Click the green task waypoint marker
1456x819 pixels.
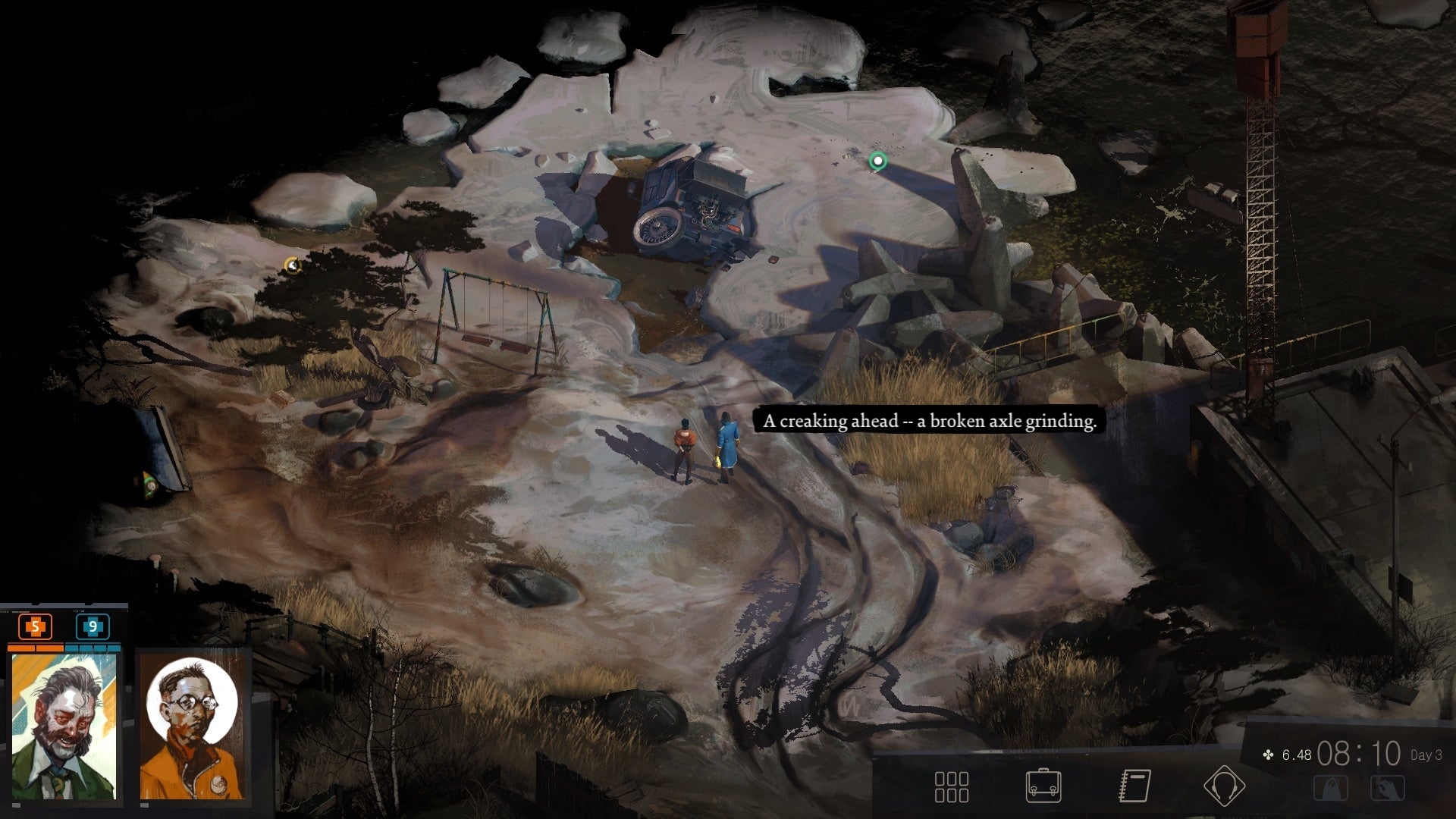click(877, 162)
